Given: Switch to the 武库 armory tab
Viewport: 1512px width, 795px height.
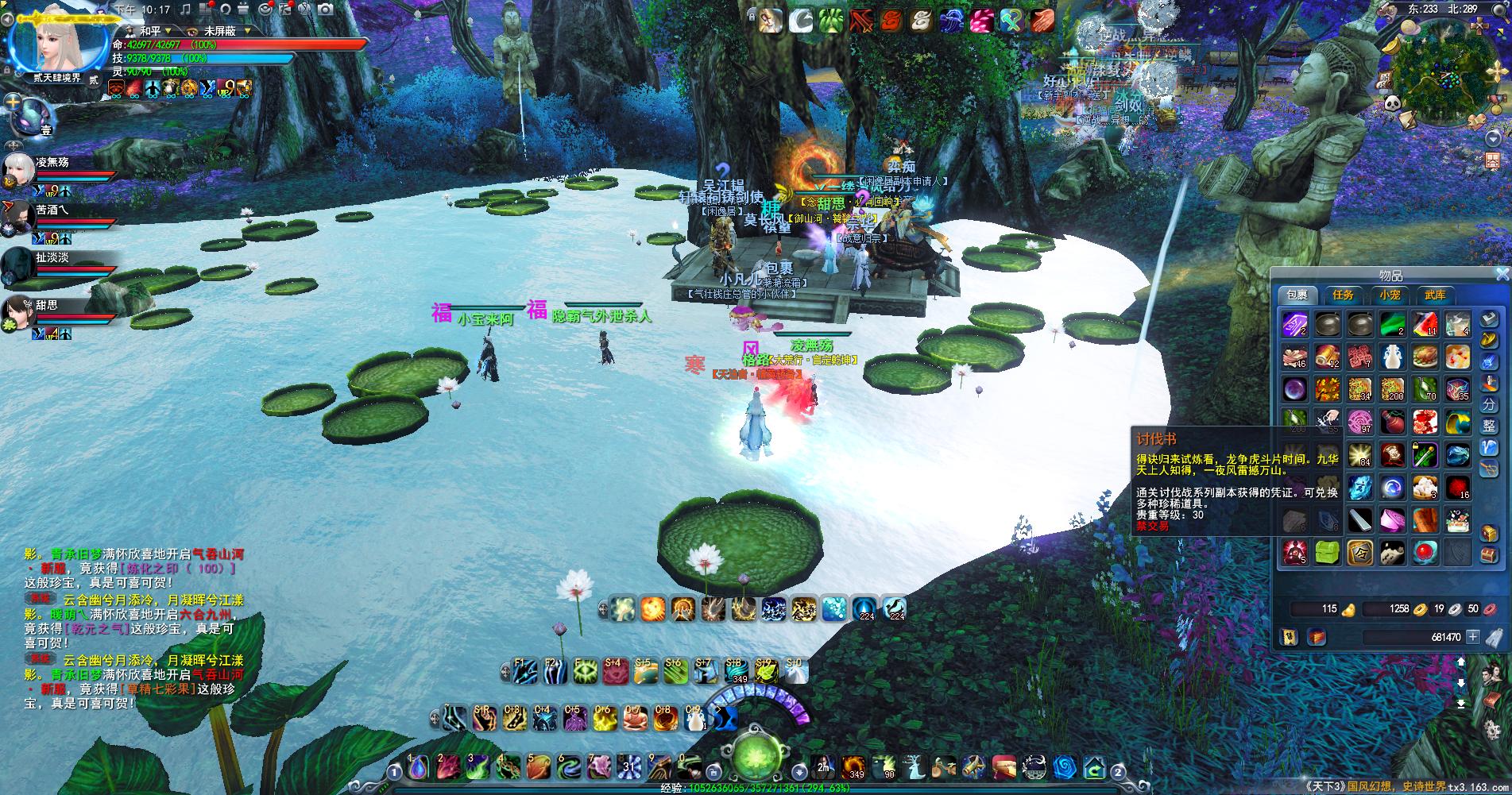Looking at the screenshot, I should [1435, 295].
